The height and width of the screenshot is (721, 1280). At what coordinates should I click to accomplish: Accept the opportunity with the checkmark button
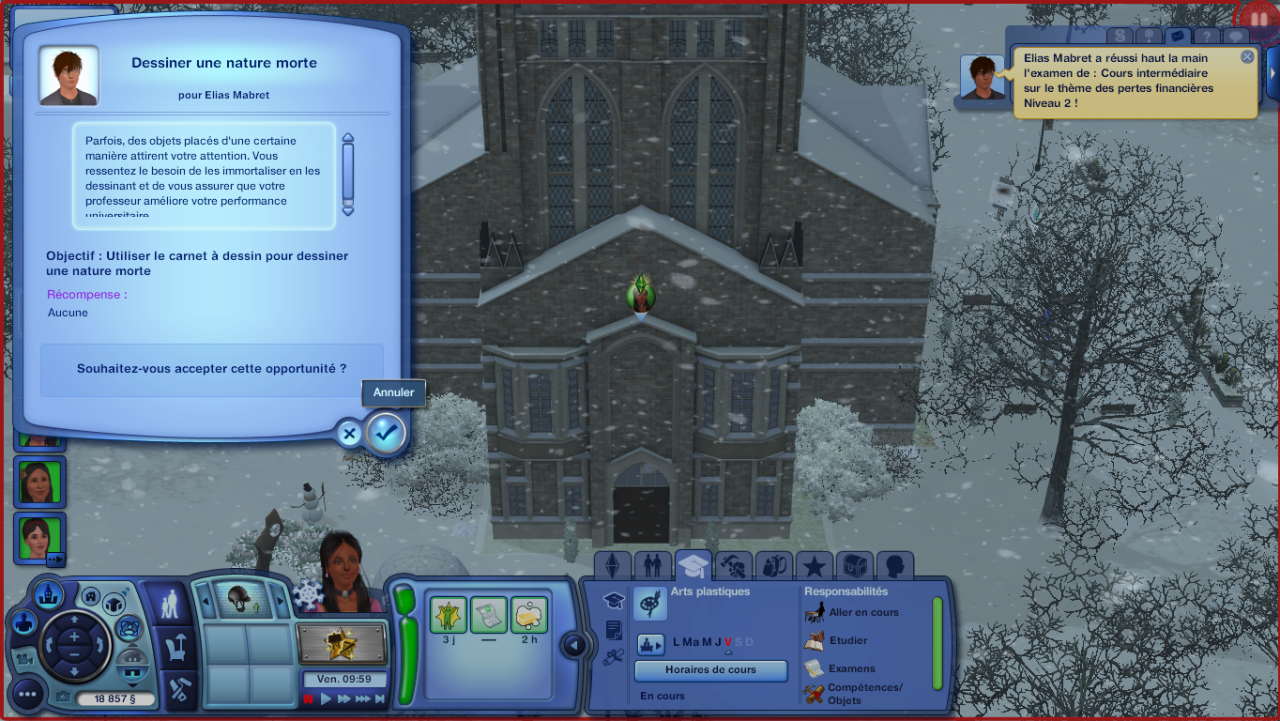(x=386, y=433)
